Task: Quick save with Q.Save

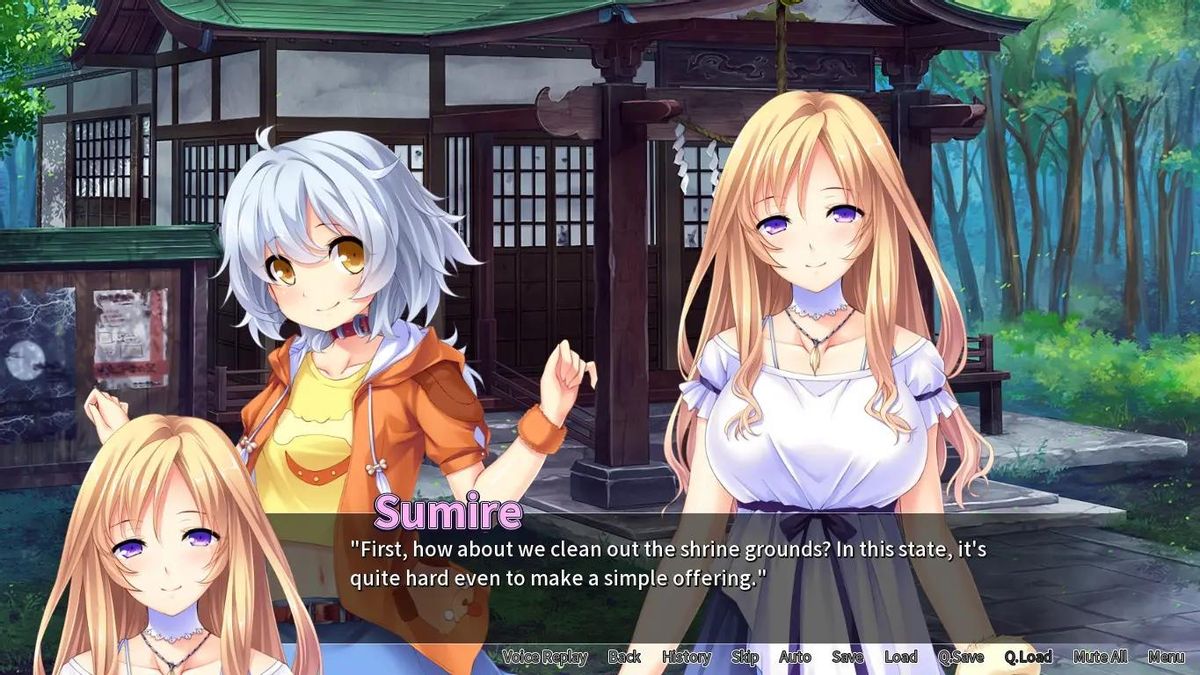Action: tap(960, 657)
